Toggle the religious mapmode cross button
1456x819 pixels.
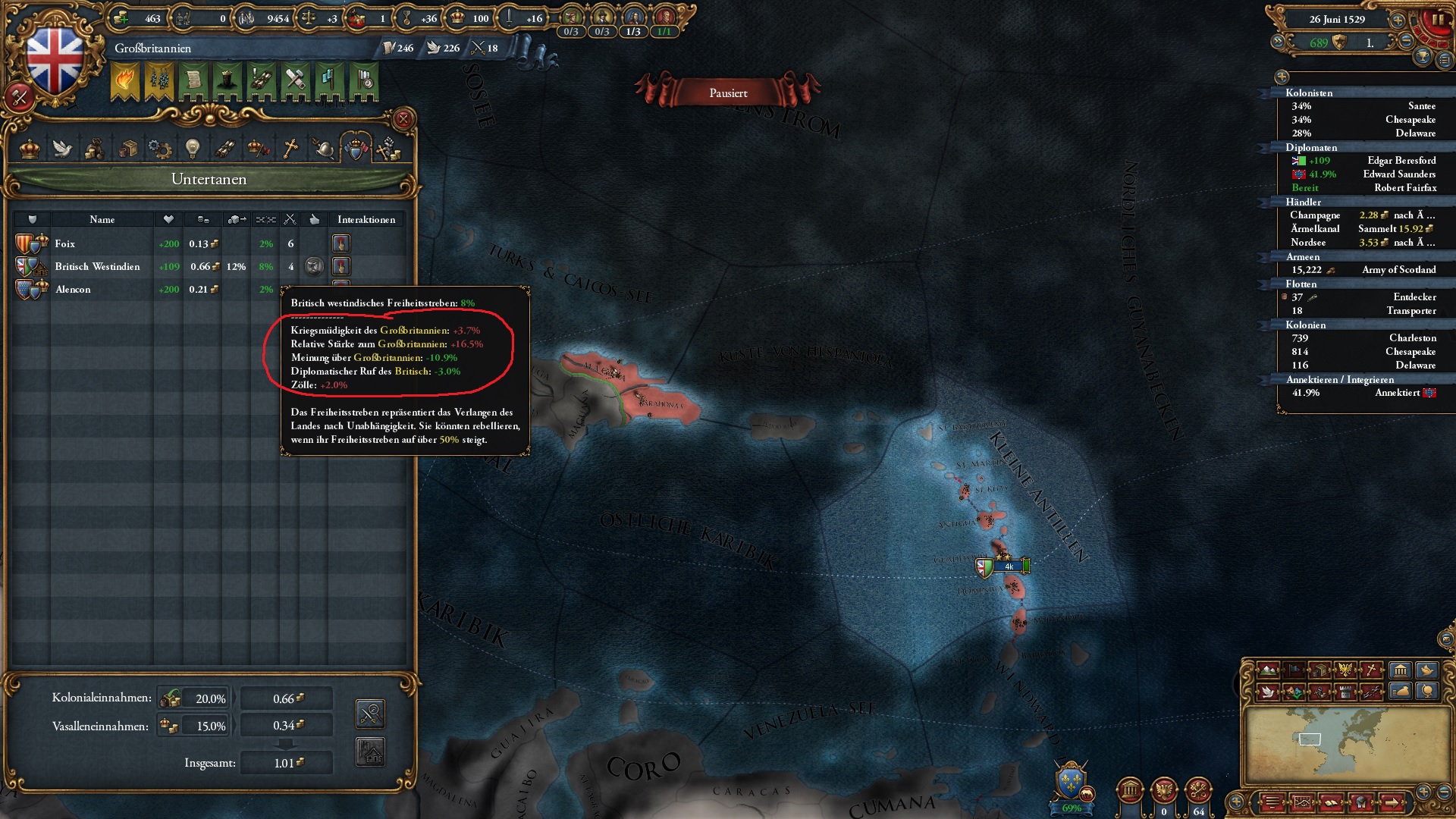click(x=1371, y=670)
